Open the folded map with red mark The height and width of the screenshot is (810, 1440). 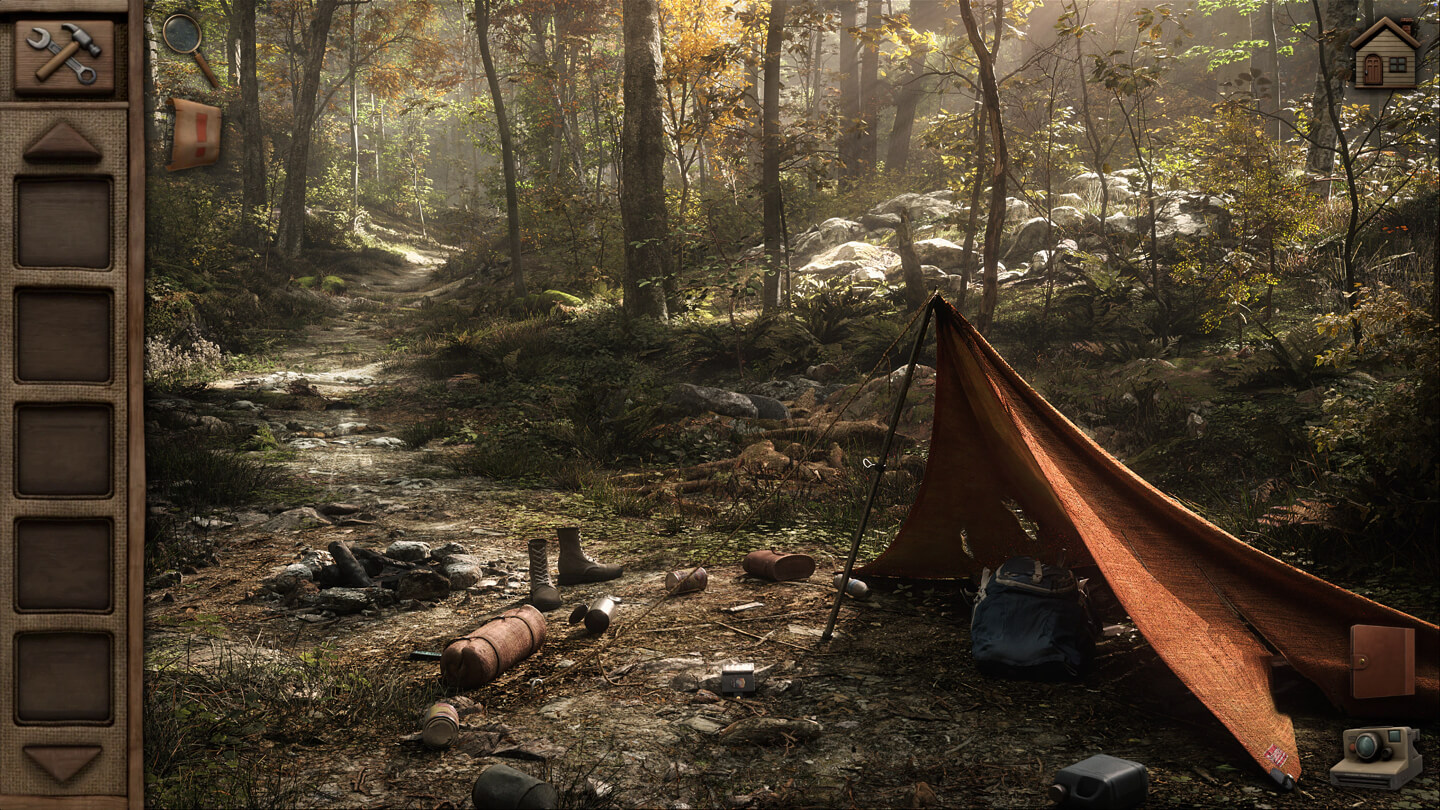(194, 133)
